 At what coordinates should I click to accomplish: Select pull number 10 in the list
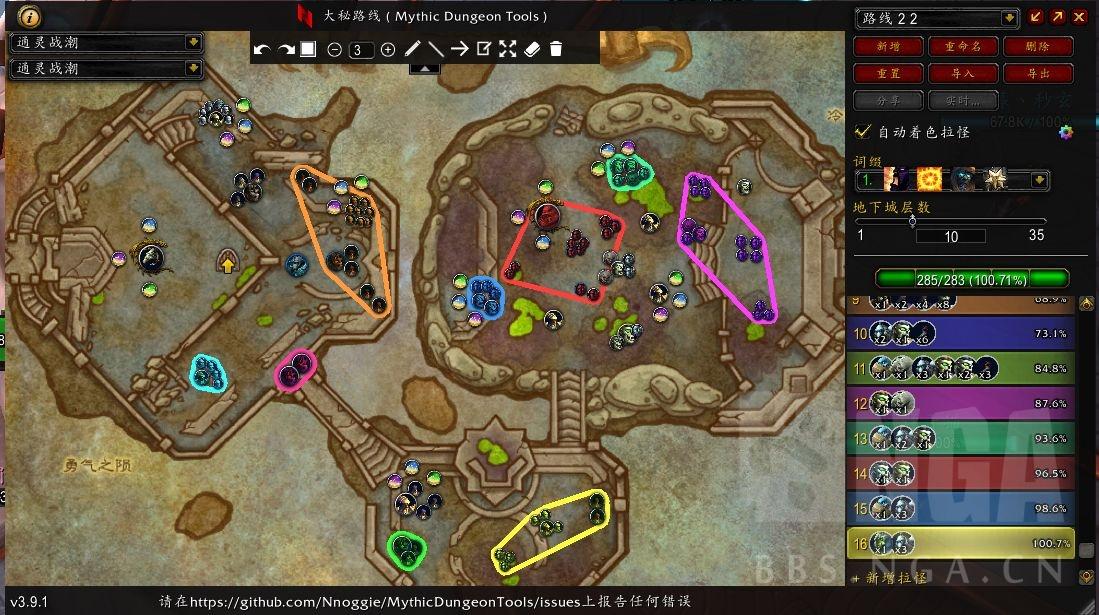tap(960, 334)
